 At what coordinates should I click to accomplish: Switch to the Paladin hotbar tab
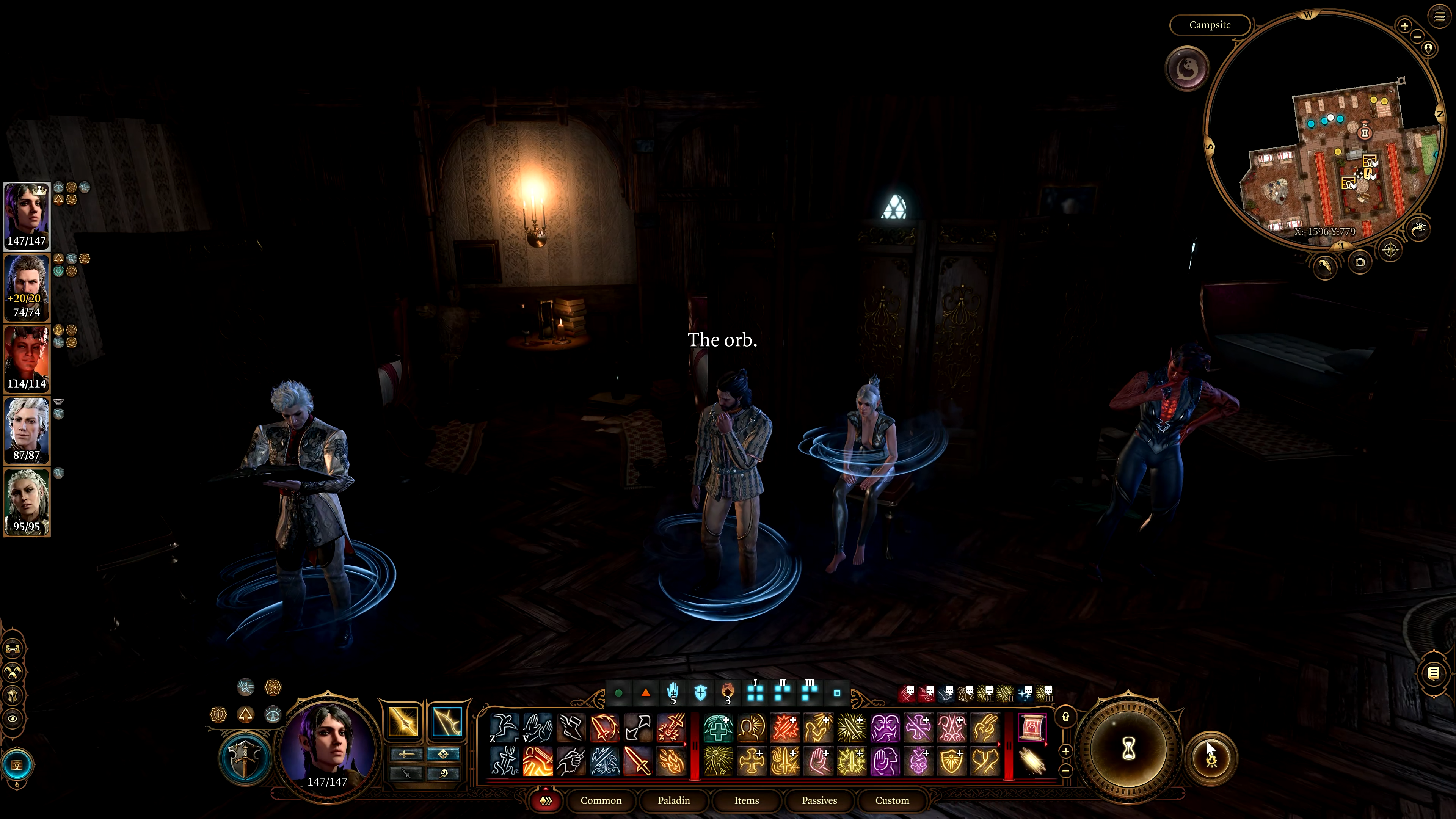coord(674,800)
